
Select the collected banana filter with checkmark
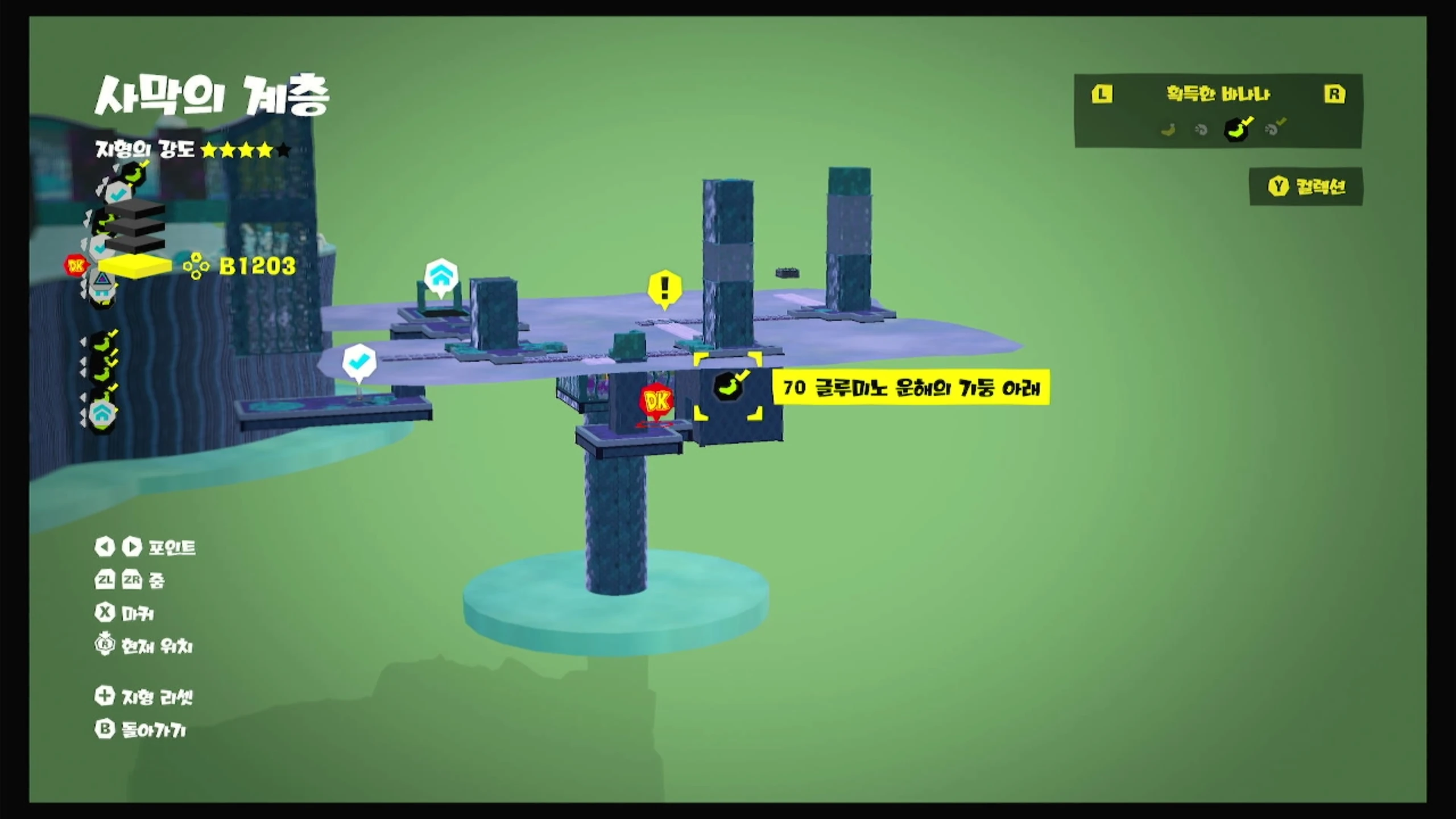click(x=1237, y=129)
